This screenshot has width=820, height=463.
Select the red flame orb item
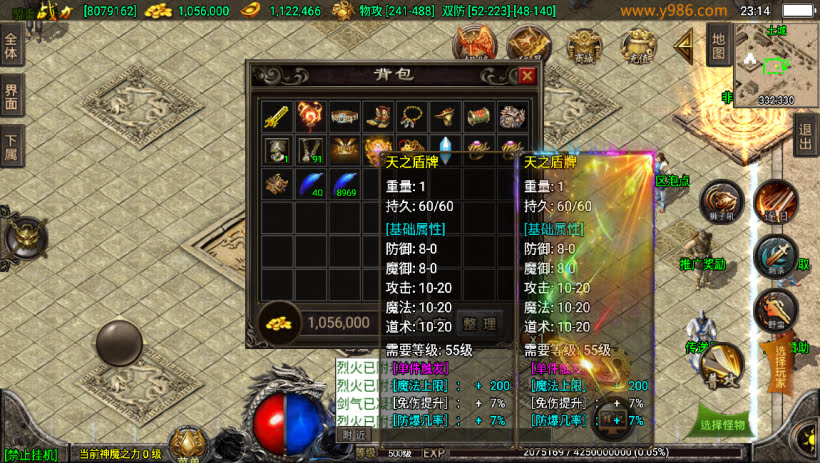tap(312, 117)
